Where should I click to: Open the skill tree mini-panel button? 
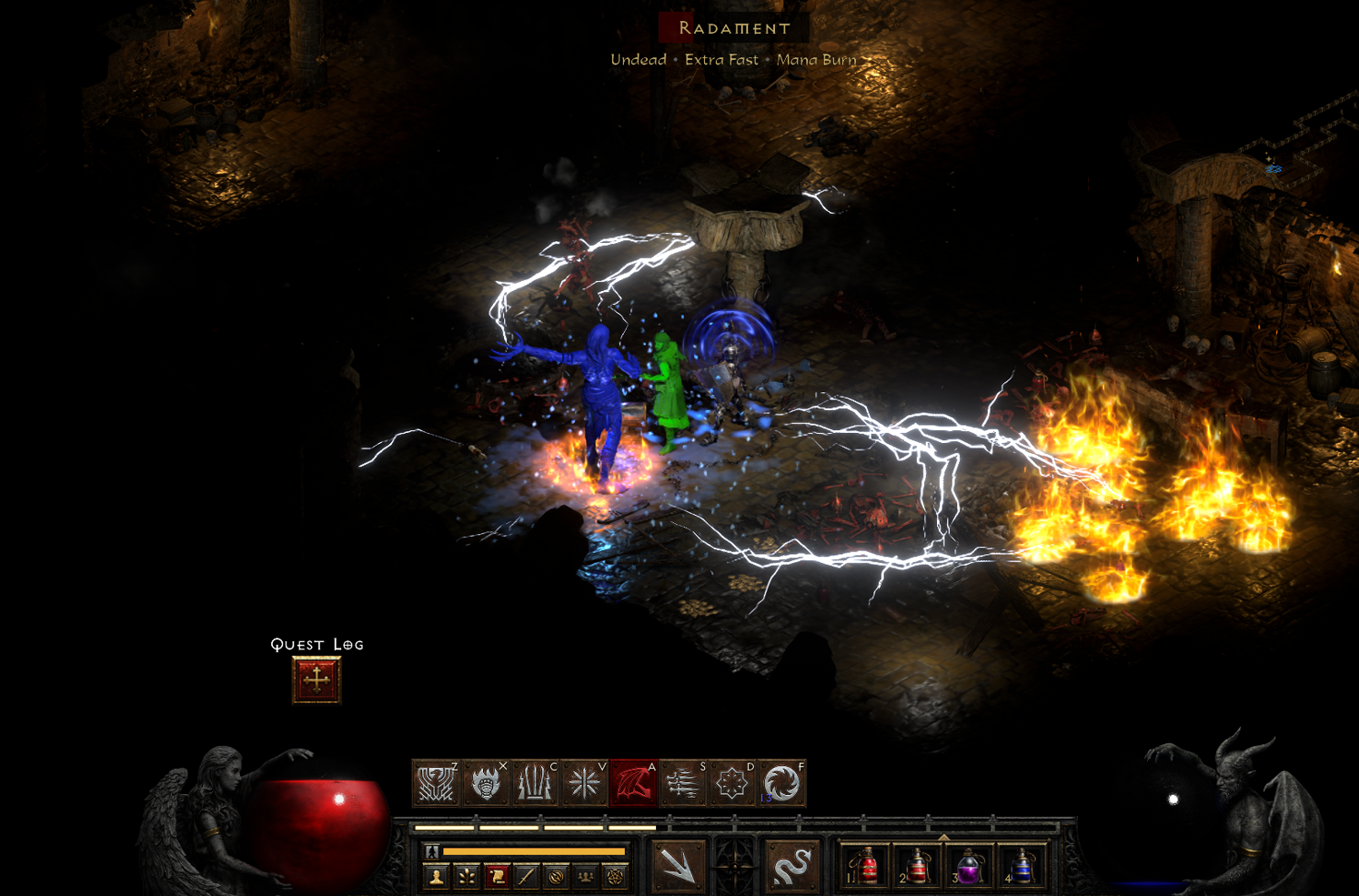coord(467,877)
